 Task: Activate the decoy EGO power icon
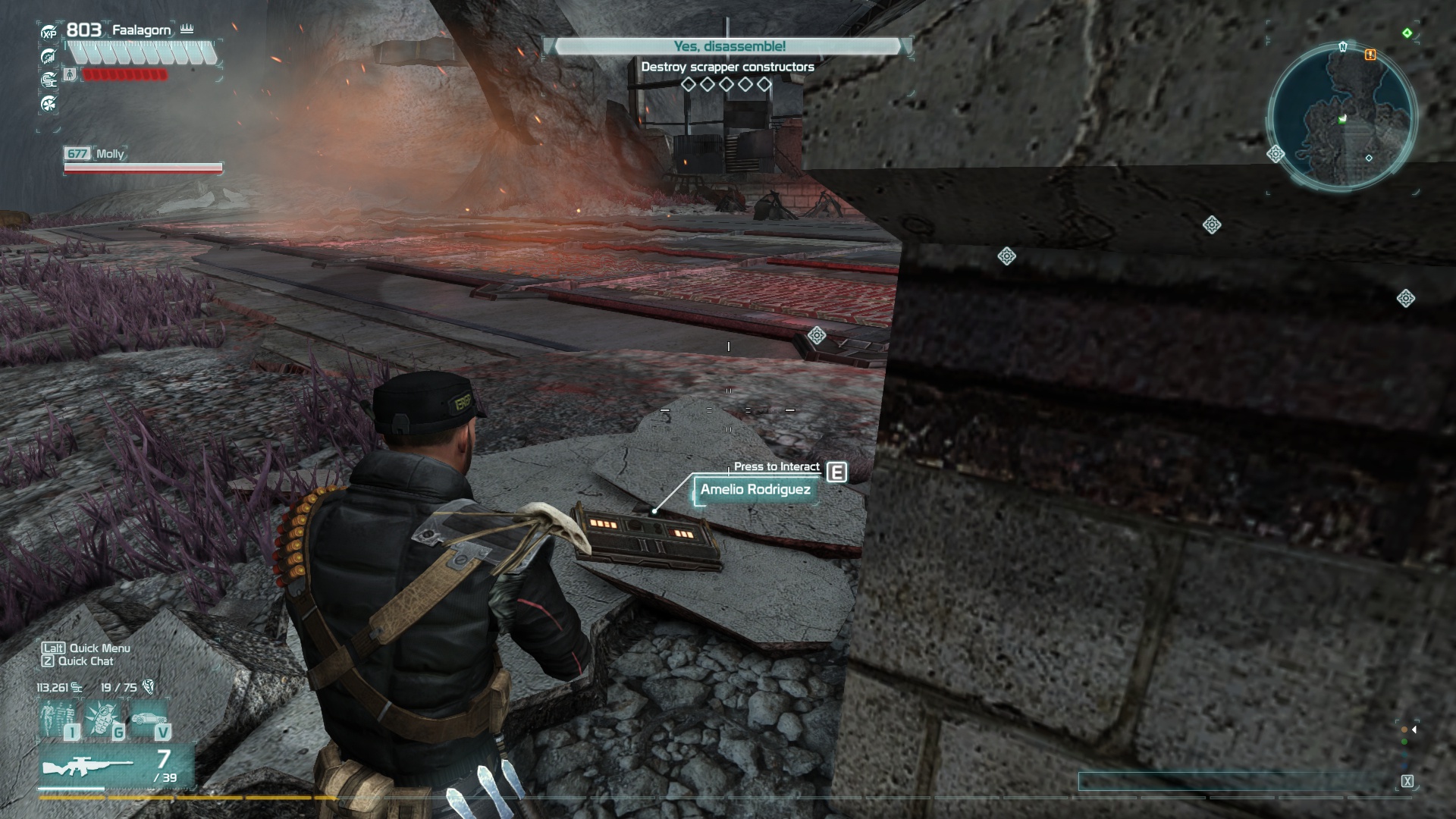60,719
